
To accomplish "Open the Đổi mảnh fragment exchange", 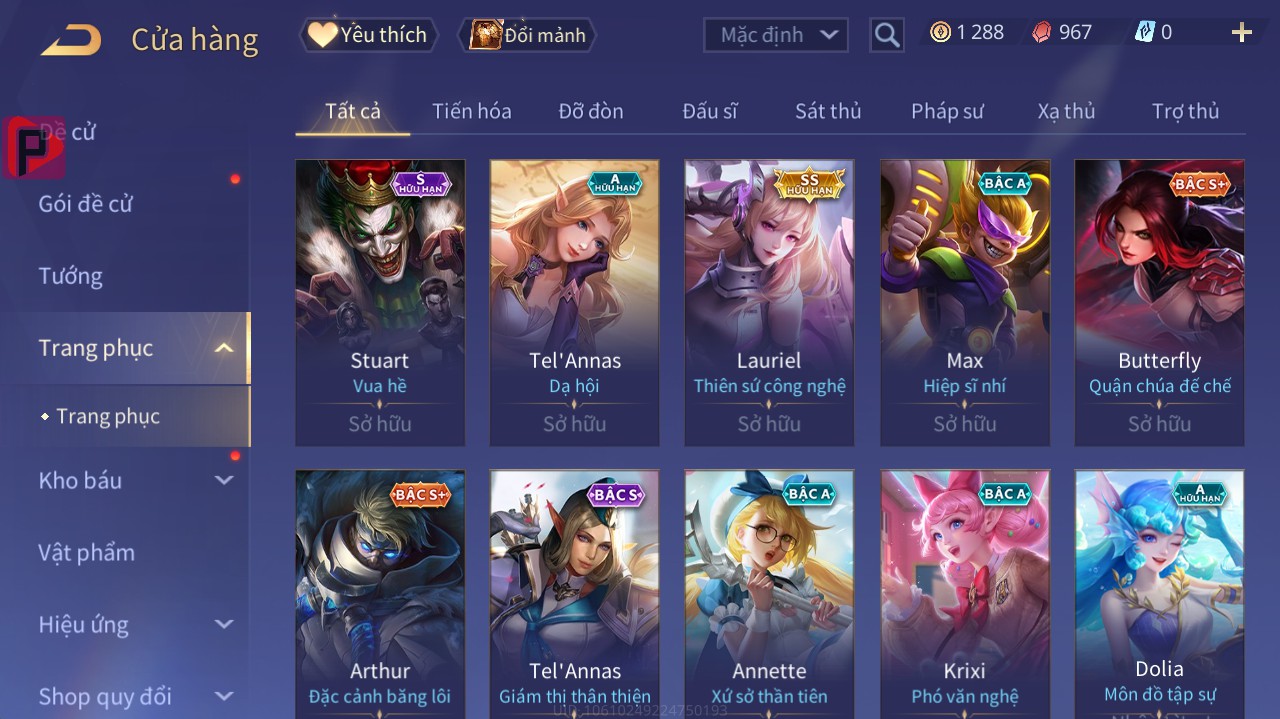I will pos(527,35).
